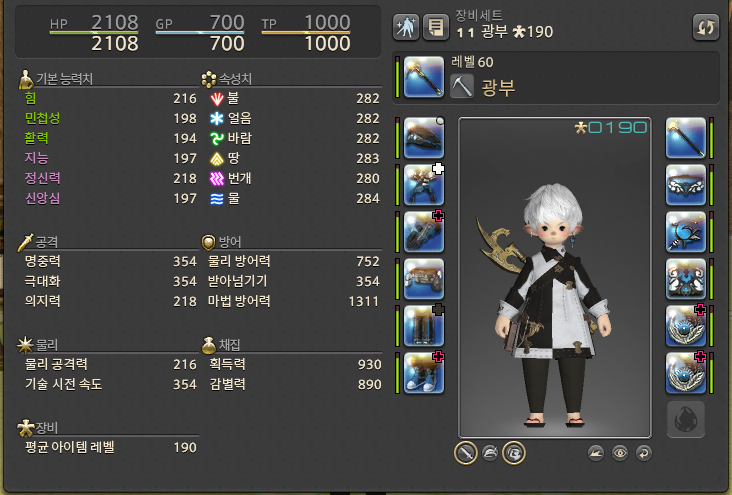
Task: Click the eye icon under character preview
Action: (620, 453)
